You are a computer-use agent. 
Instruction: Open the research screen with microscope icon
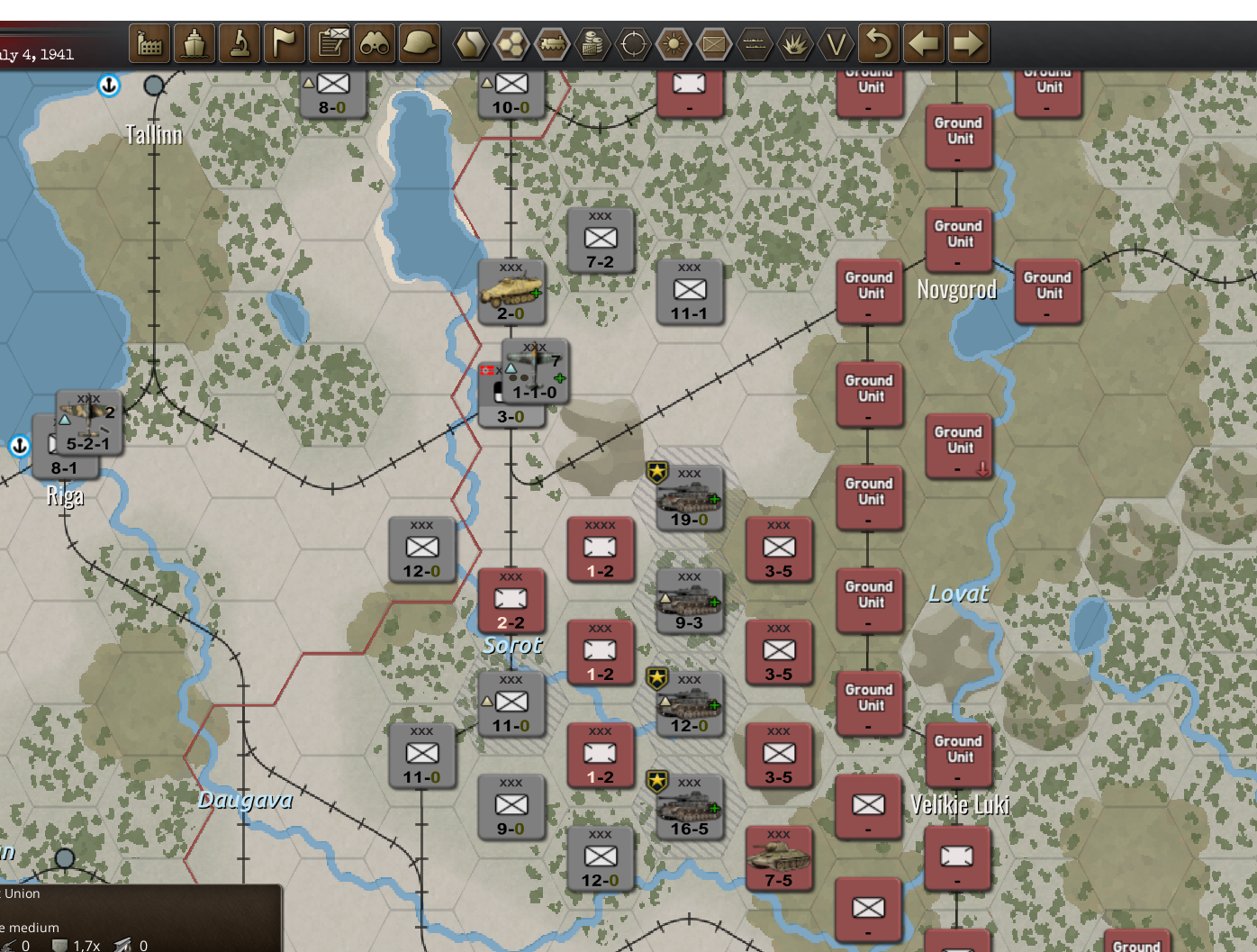point(241,42)
